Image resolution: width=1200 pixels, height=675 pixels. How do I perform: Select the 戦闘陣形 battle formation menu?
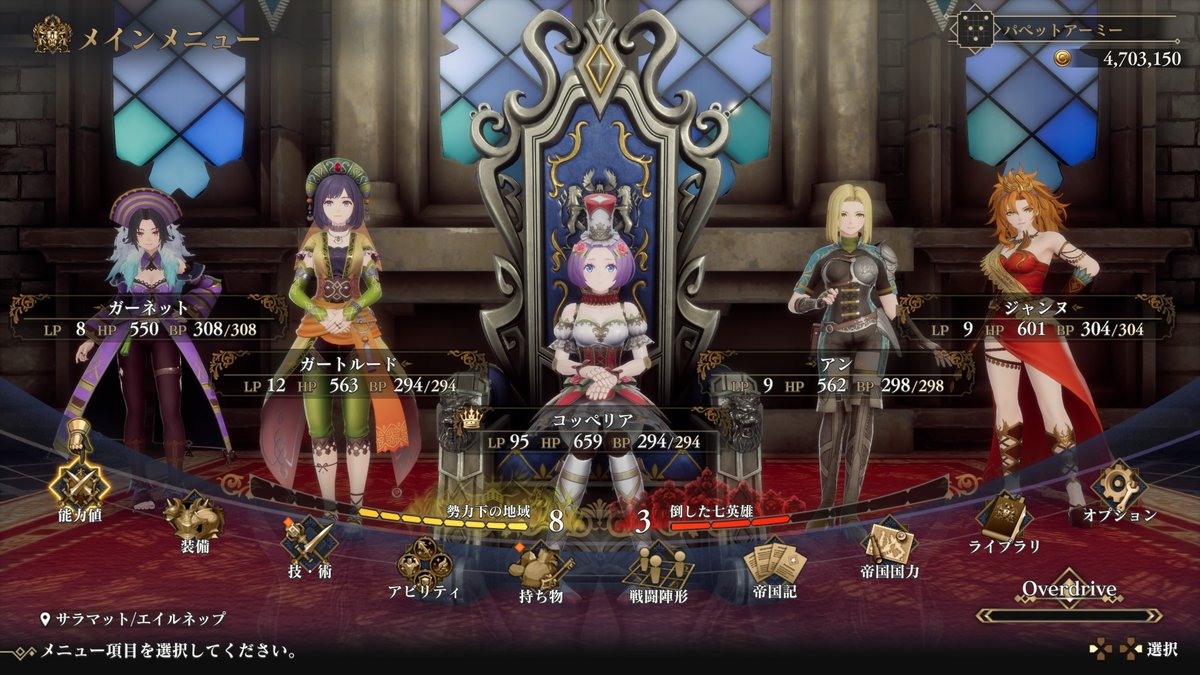tap(658, 569)
